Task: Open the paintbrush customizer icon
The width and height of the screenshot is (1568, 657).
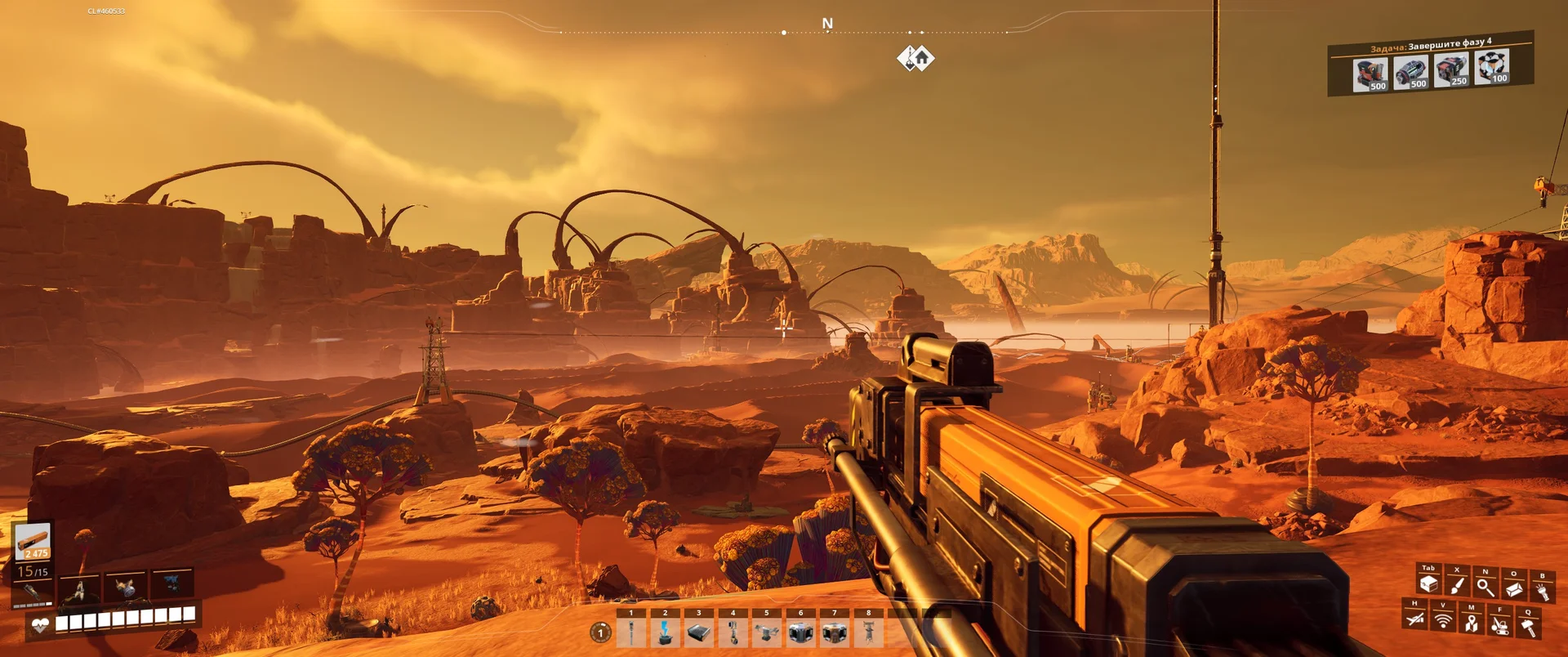Action: tap(1457, 585)
